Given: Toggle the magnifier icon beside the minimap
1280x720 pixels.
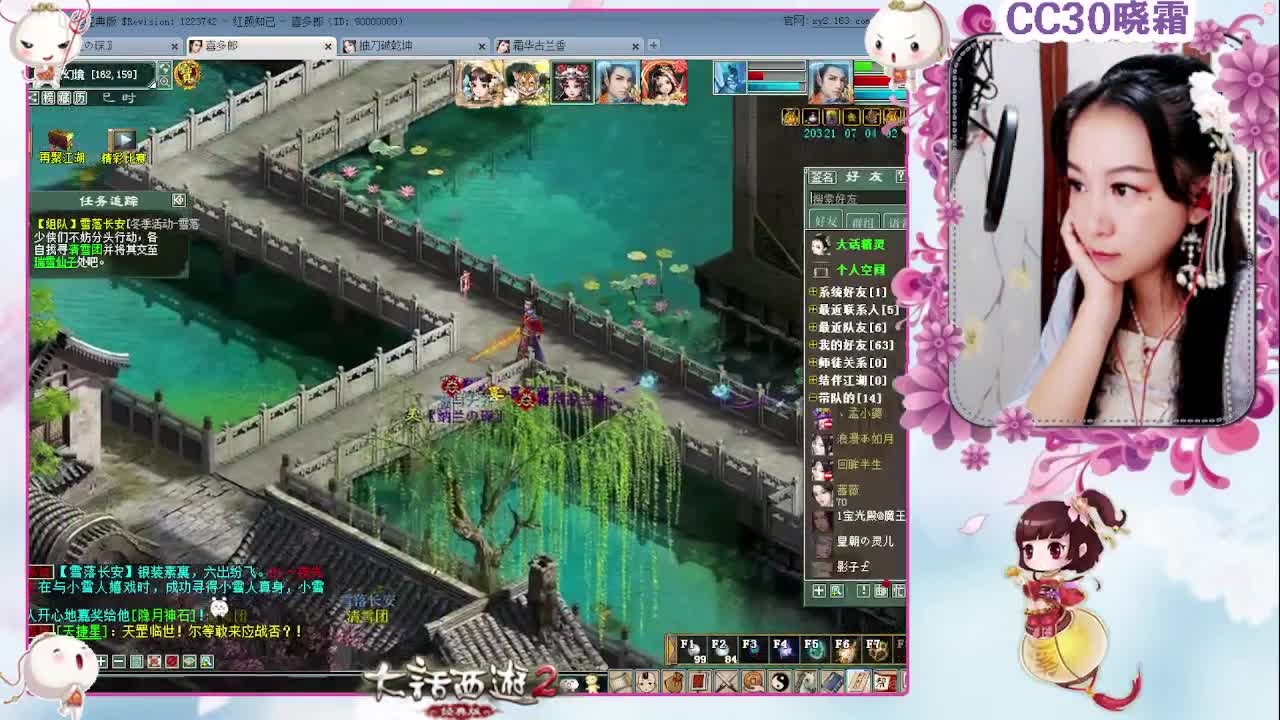Looking at the screenshot, I should 164,81.
